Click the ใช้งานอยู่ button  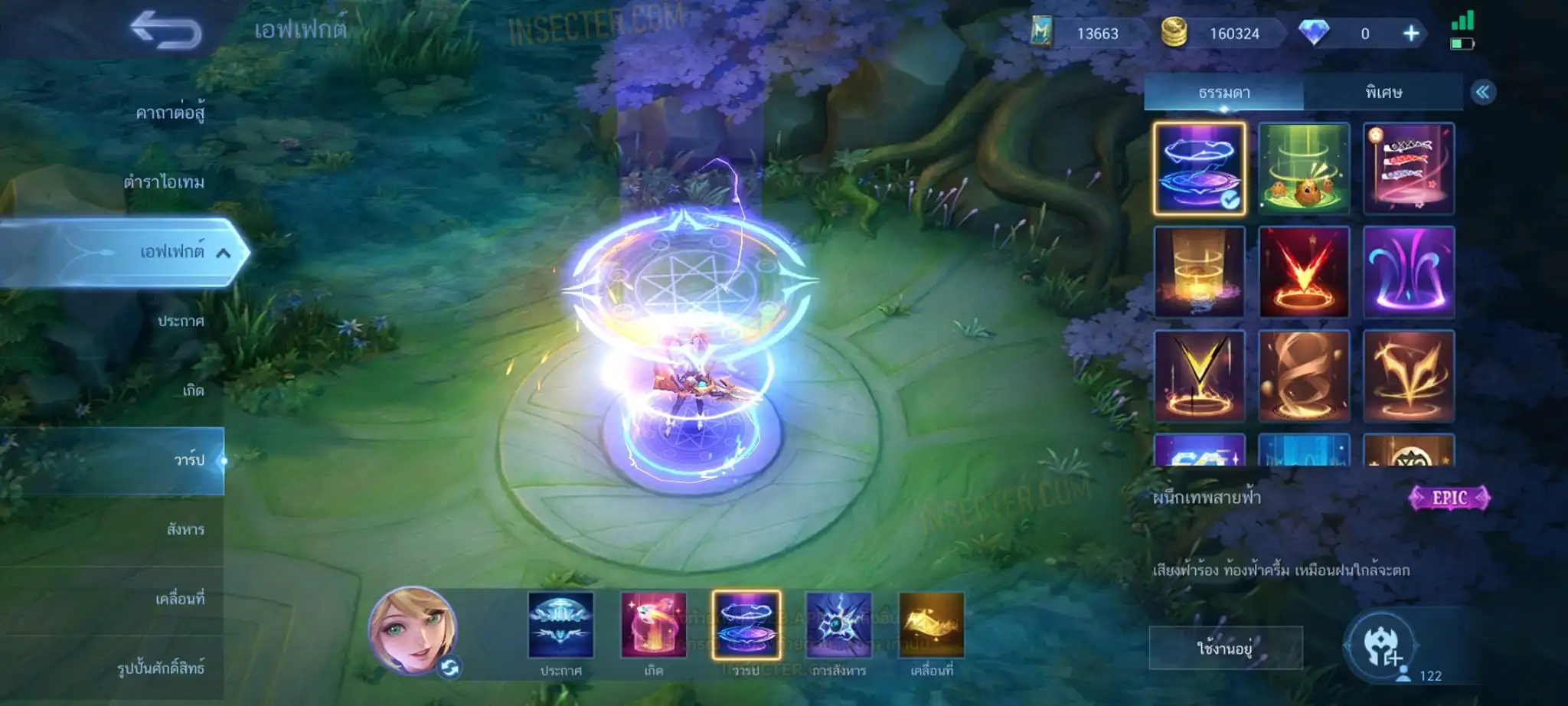pos(1224,649)
